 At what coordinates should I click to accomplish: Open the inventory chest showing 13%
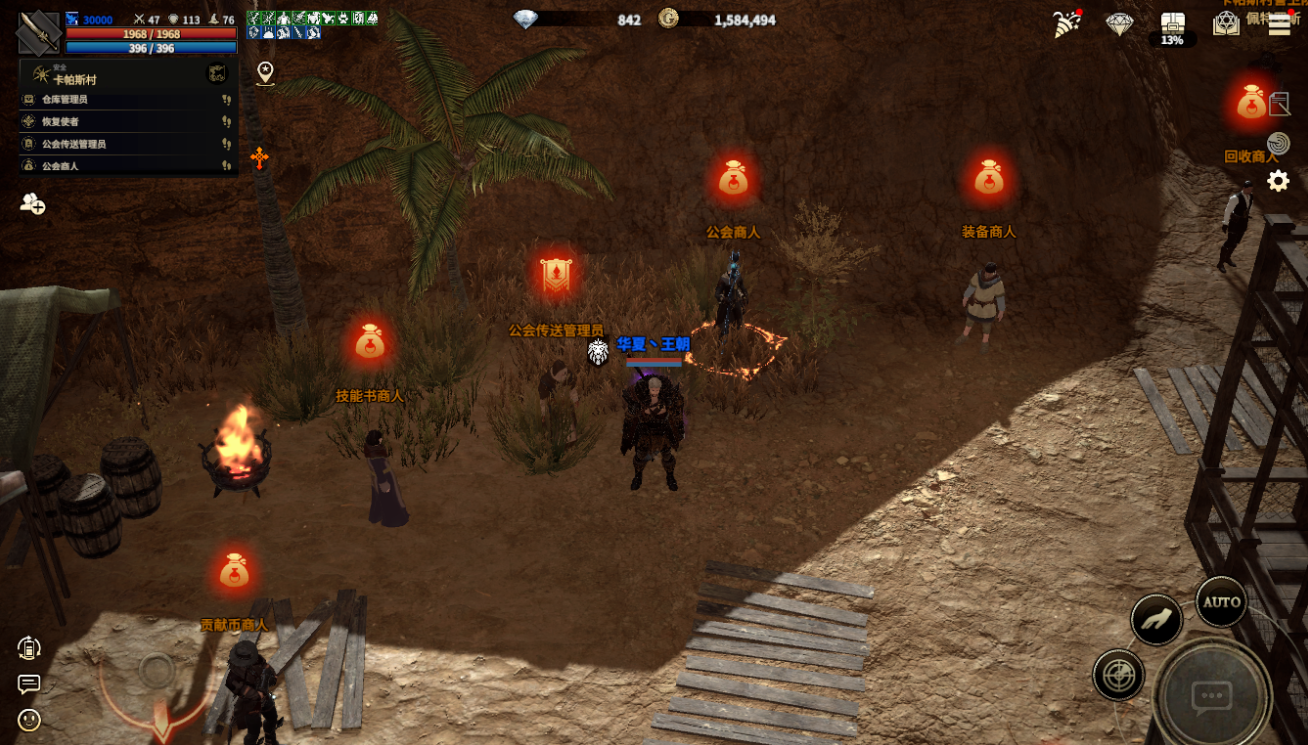1172,28
